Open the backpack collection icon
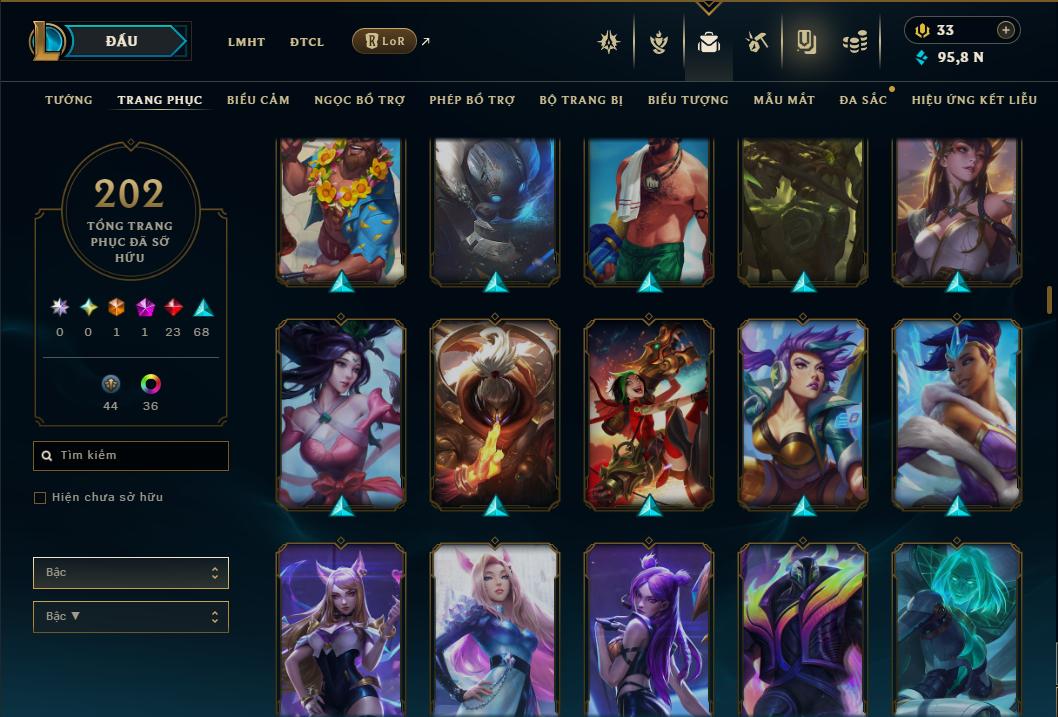 pos(709,42)
